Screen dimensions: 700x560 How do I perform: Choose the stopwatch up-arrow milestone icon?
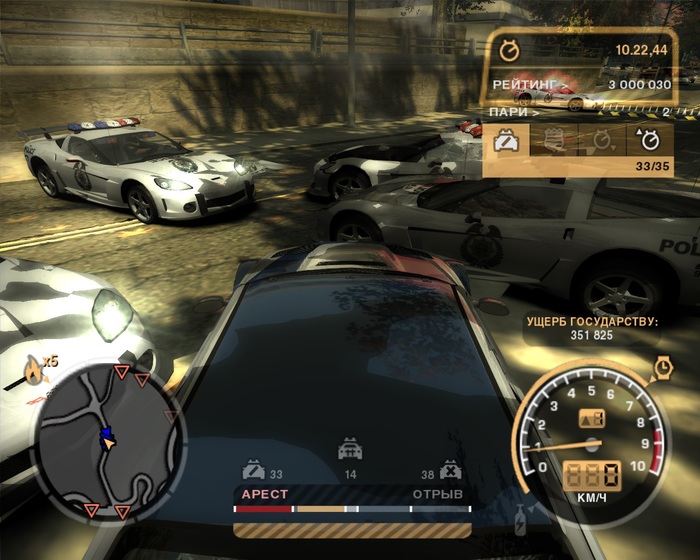(649, 142)
